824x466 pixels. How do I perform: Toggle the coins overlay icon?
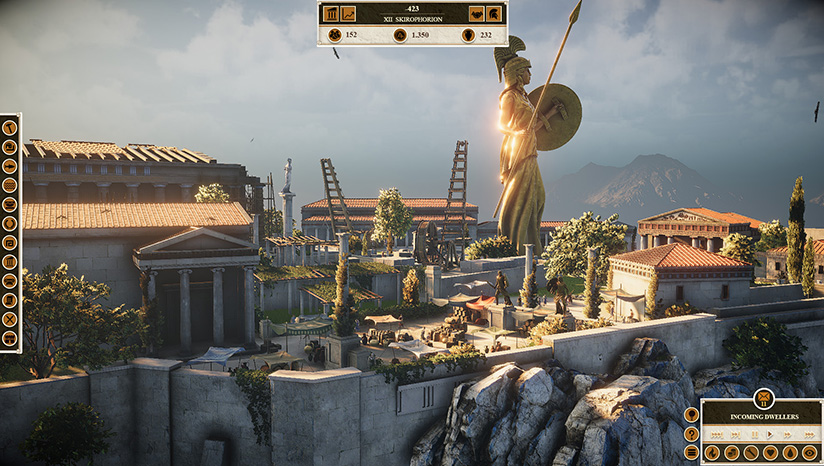coord(732,453)
